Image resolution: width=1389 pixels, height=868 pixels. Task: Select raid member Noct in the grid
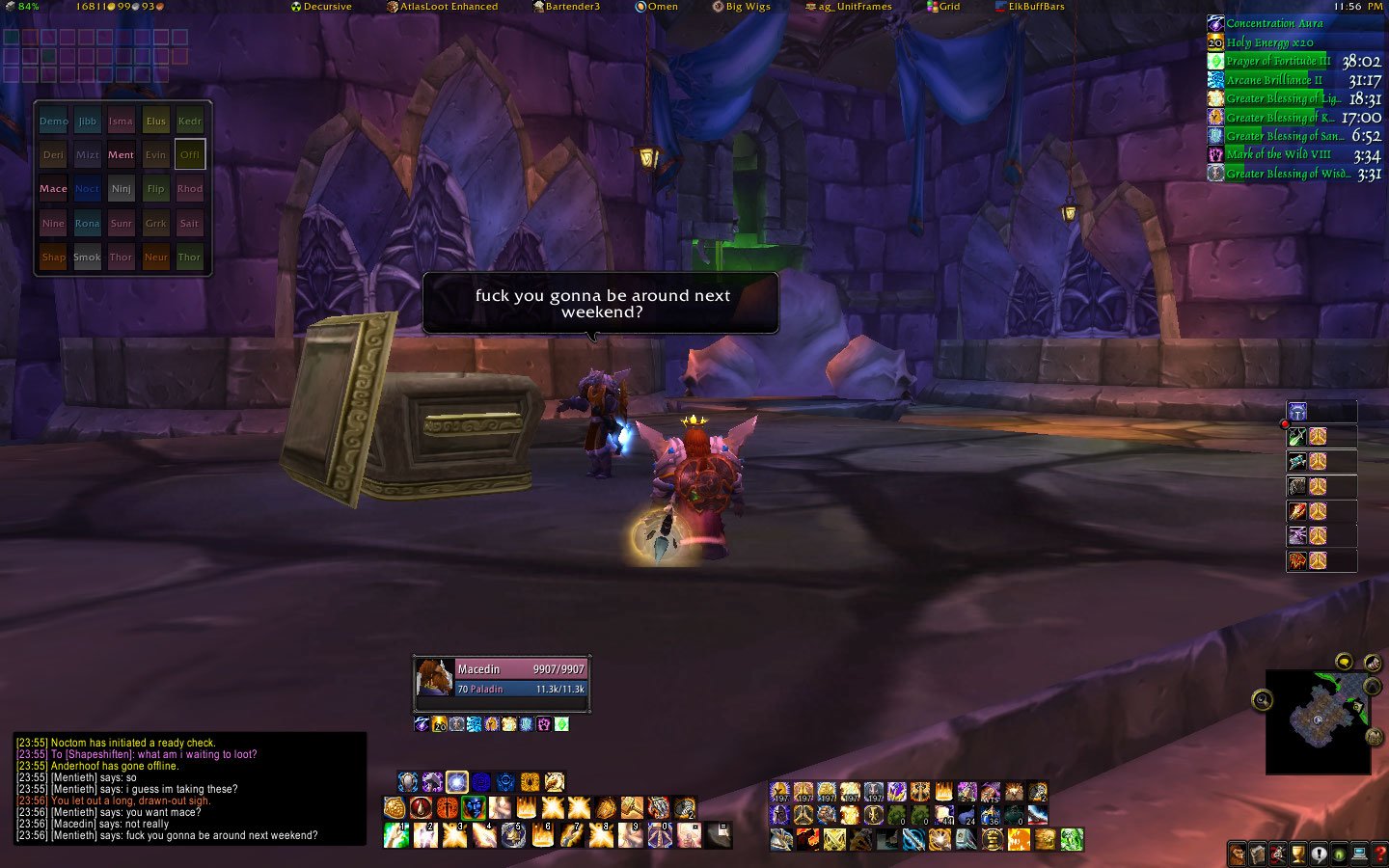tap(87, 189)
